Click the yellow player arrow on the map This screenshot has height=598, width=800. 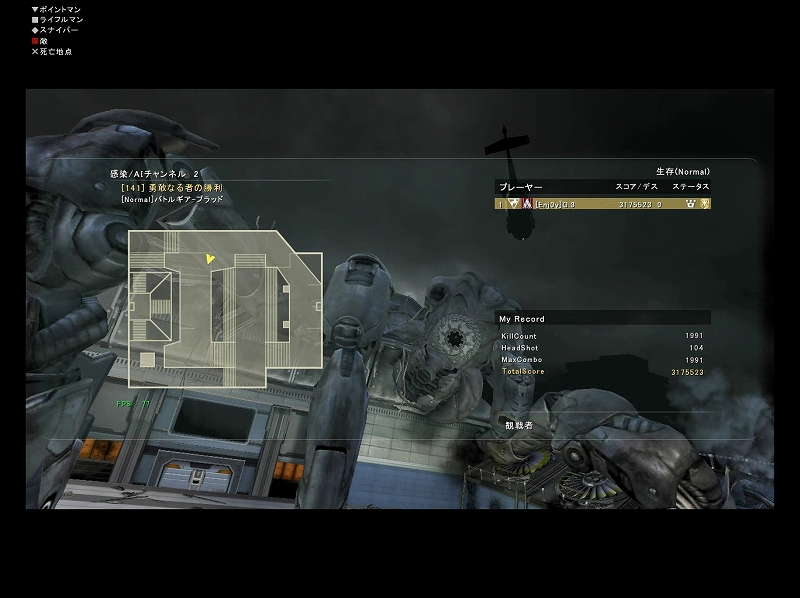(210, 259)
